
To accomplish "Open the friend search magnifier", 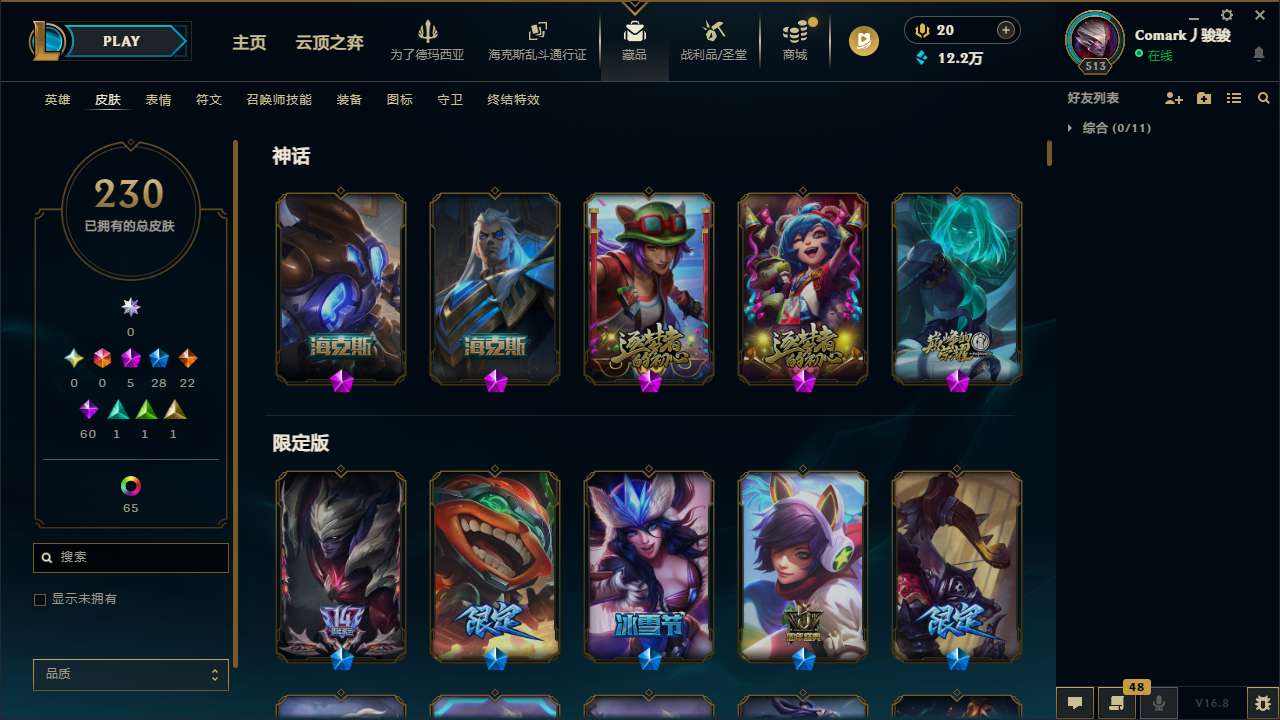I will [x=1263, y=98].
